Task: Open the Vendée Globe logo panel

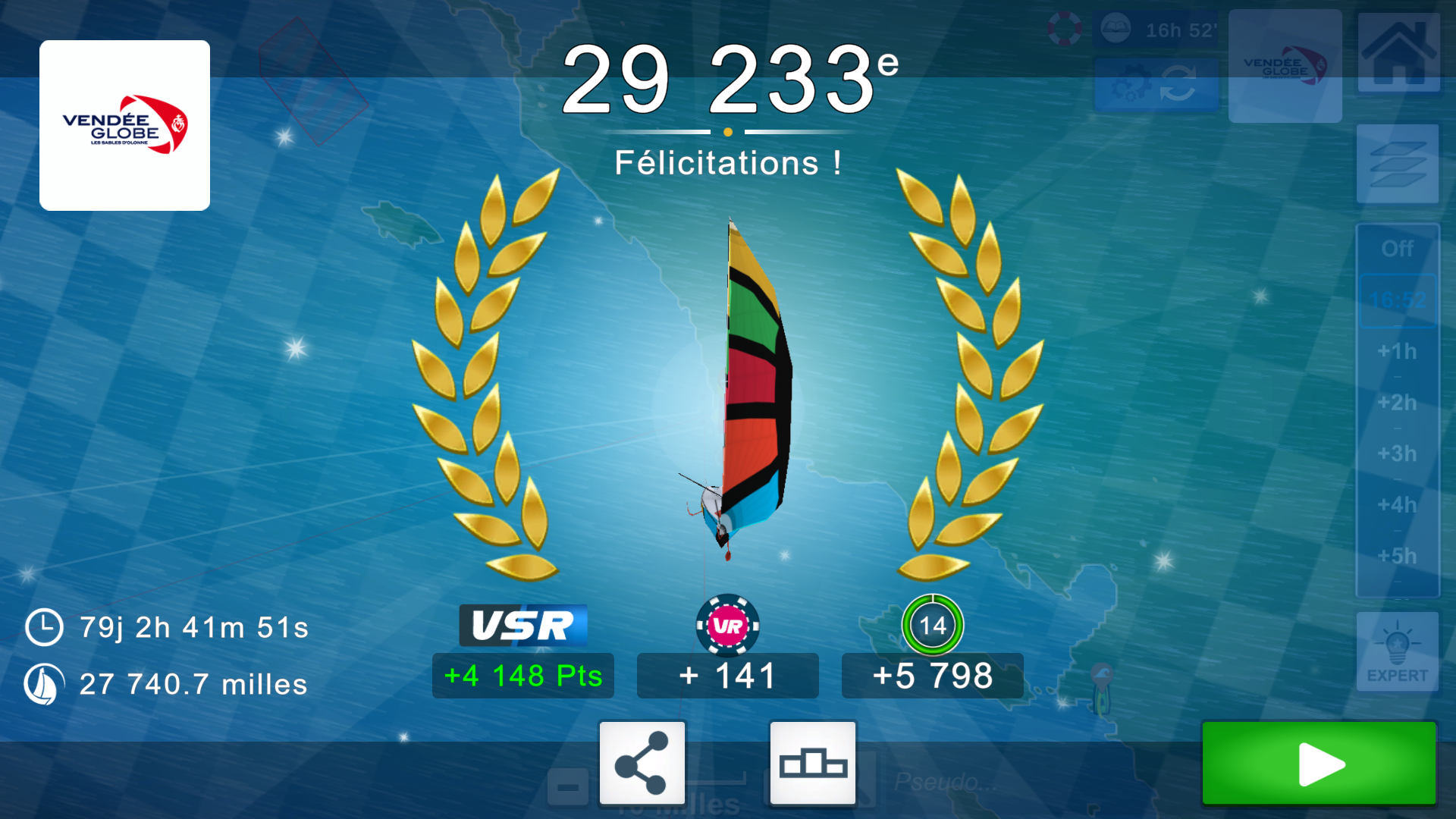Action: pos(124,124)
